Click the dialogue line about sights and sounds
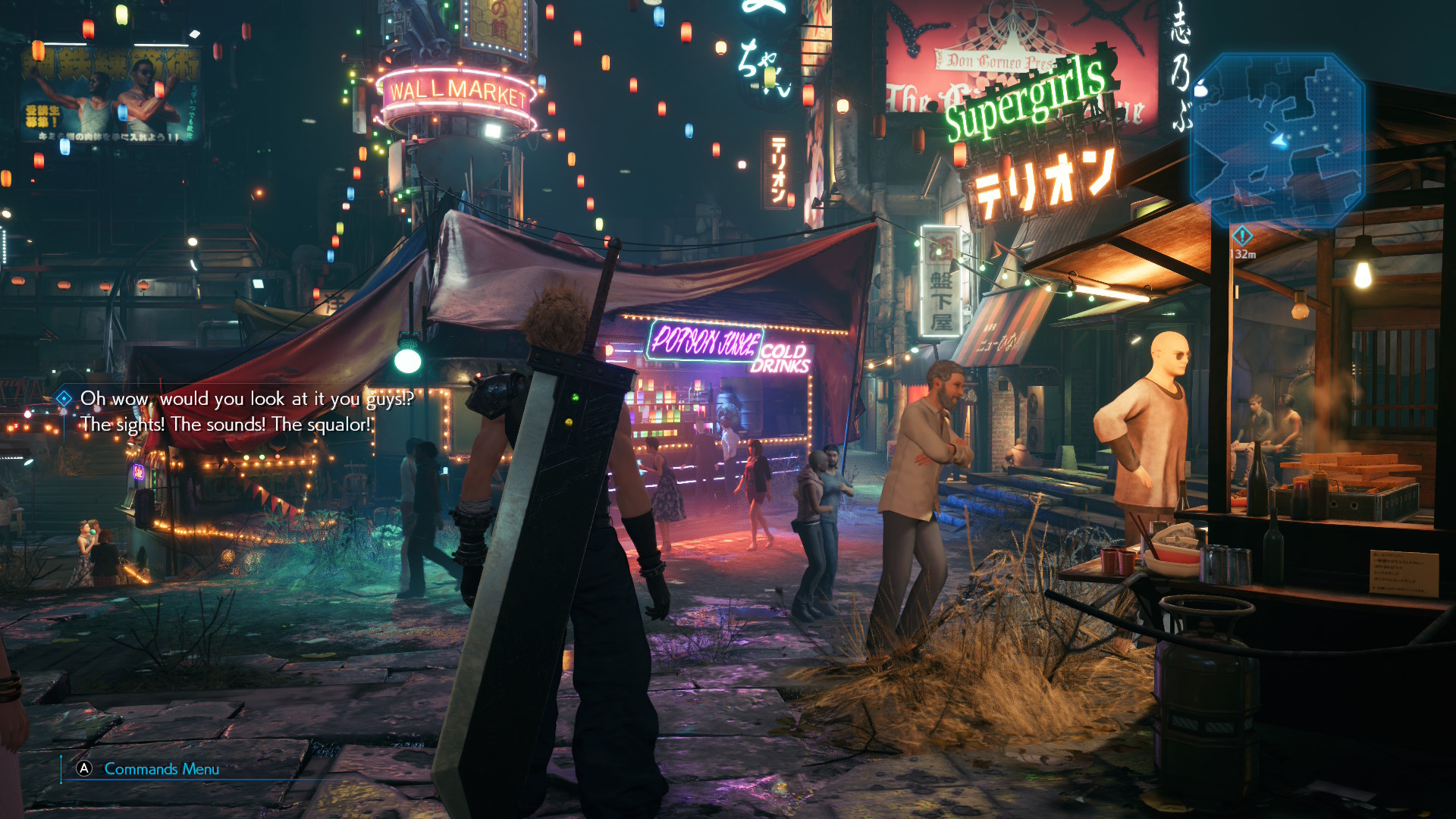 [227, 425]
